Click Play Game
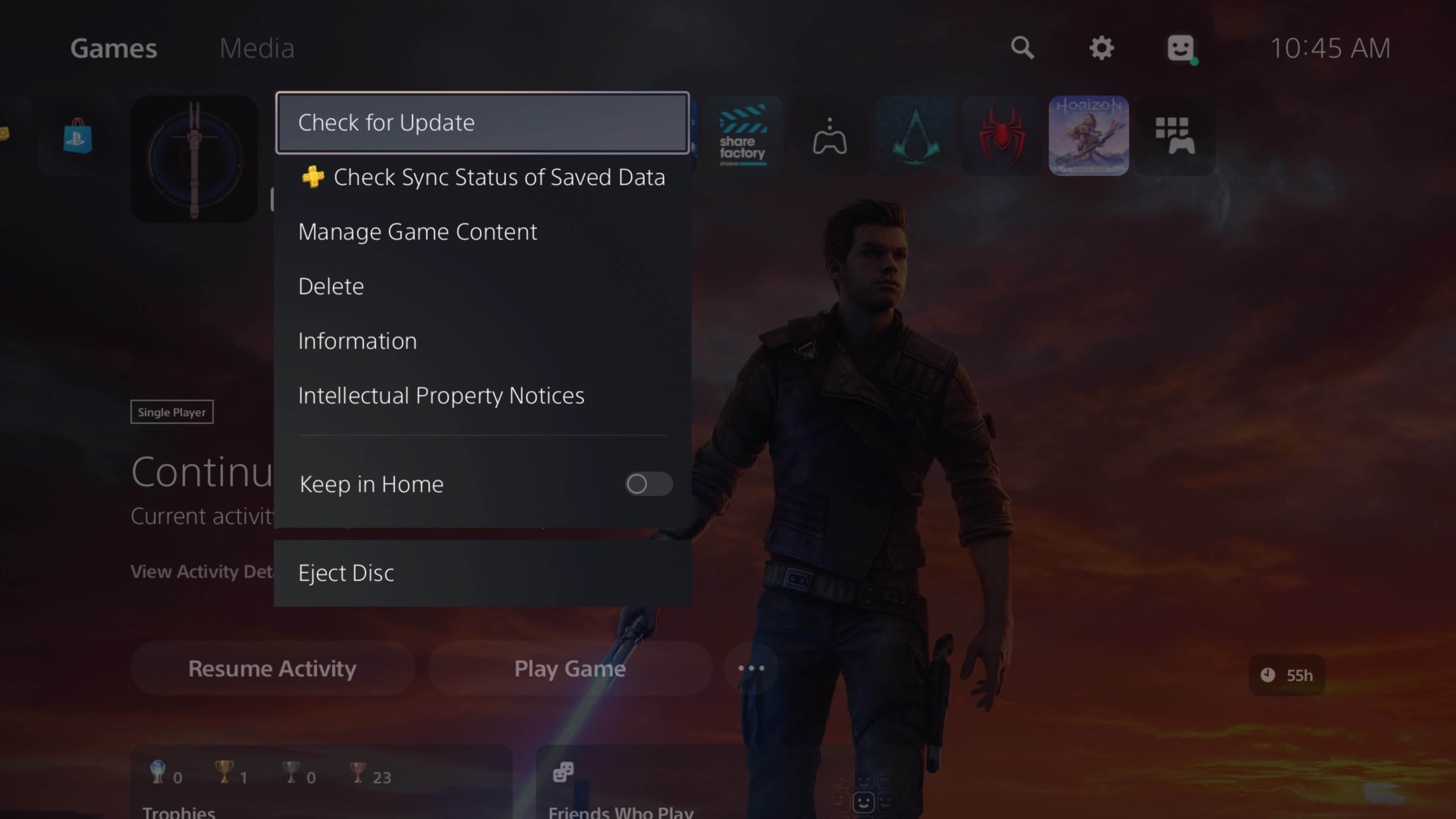The width and height of the screenshot is (1456, 819). click(570, 668)
